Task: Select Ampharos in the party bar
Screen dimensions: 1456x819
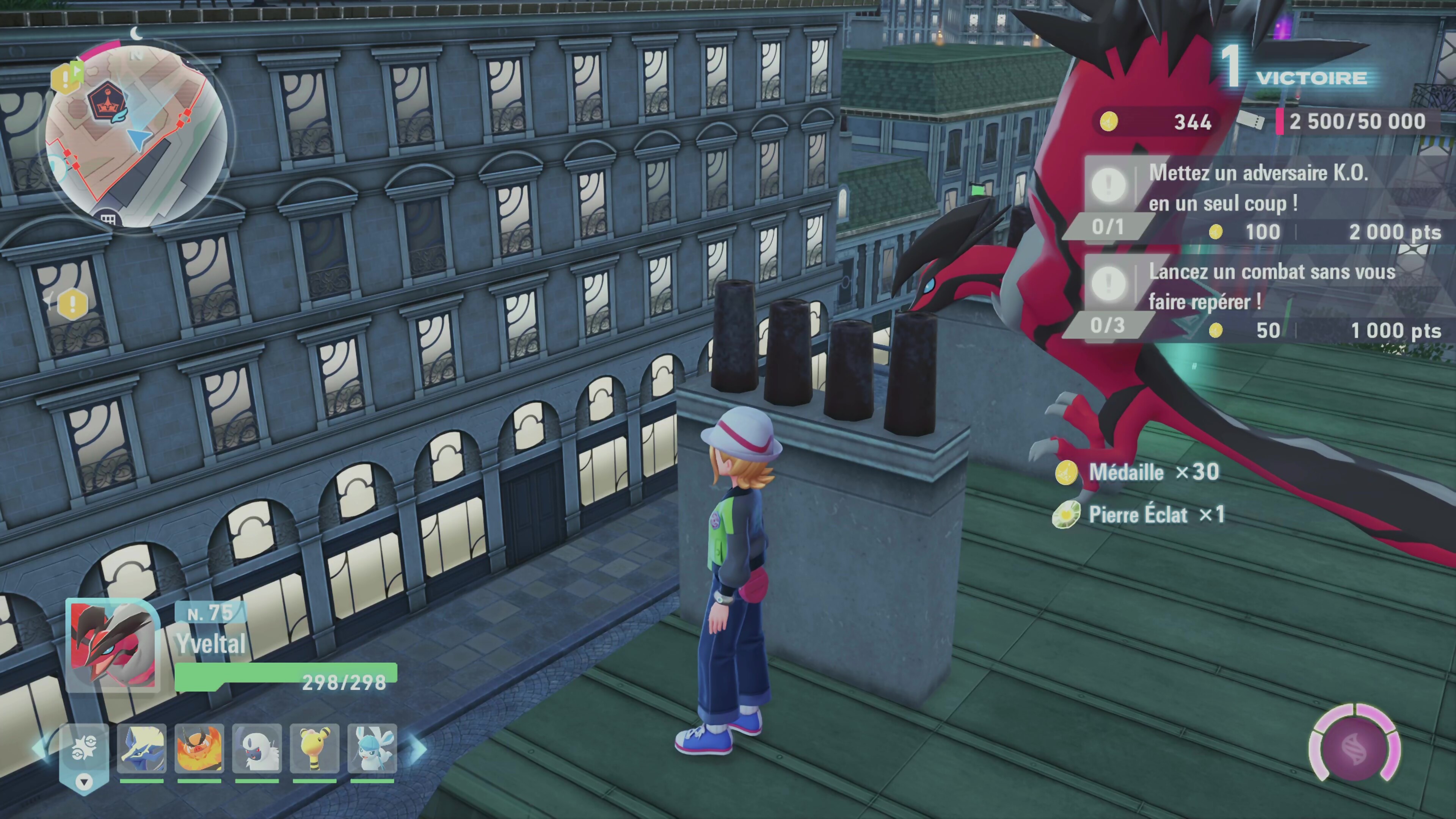Action: coord(314,749)
